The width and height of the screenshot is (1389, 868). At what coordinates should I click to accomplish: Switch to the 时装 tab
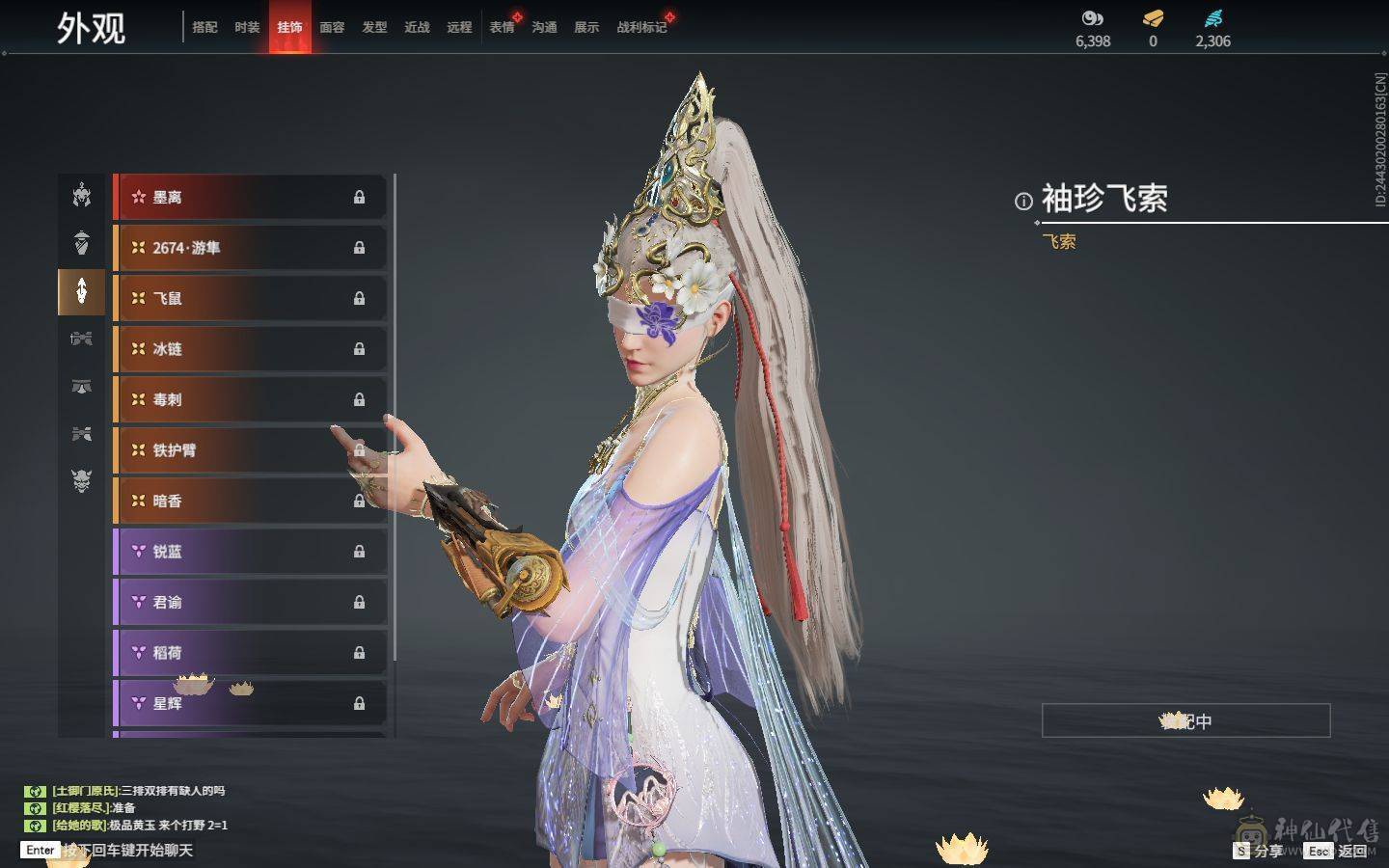(248, 27)
